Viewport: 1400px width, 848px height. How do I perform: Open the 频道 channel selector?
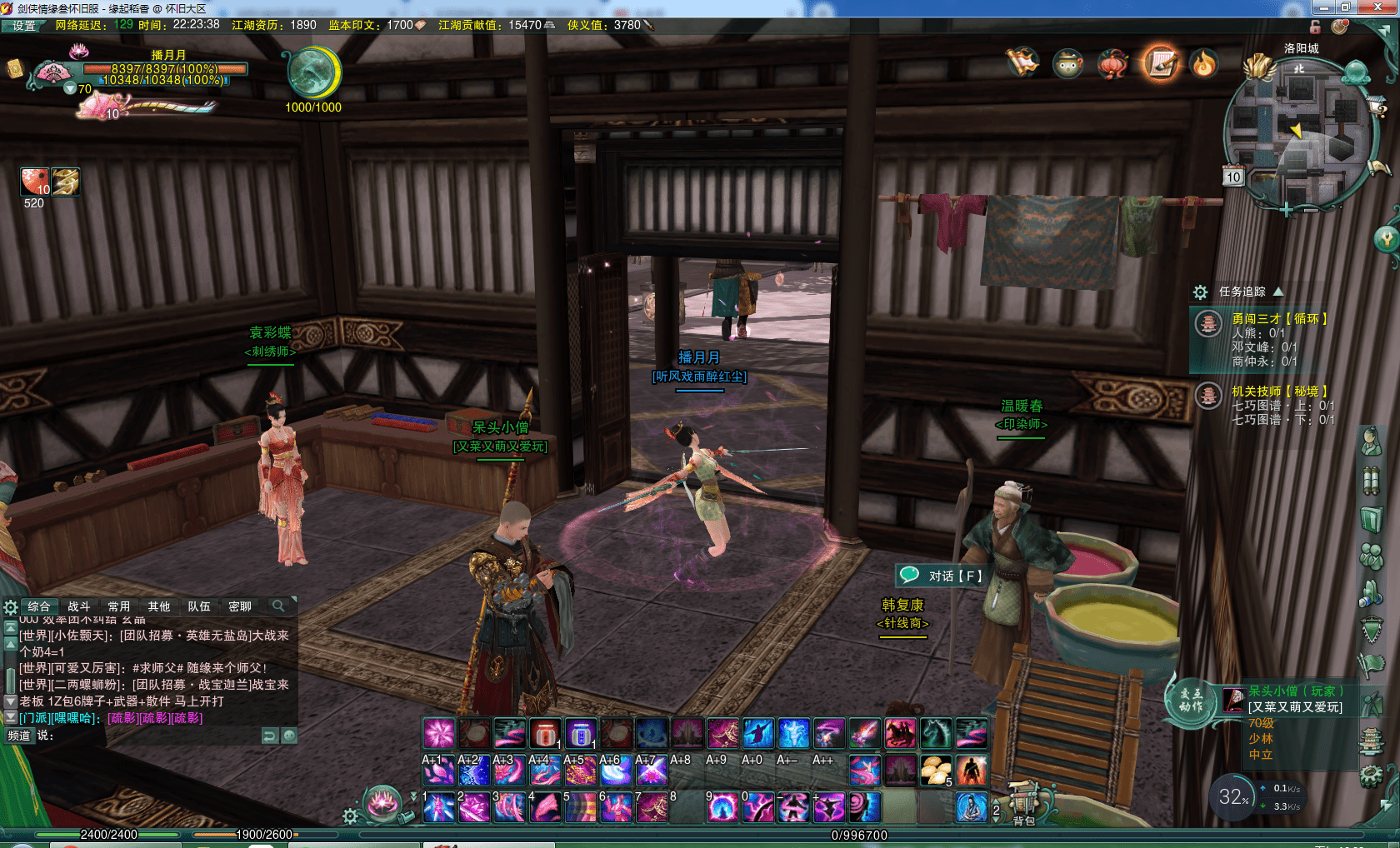pos(19,736)
